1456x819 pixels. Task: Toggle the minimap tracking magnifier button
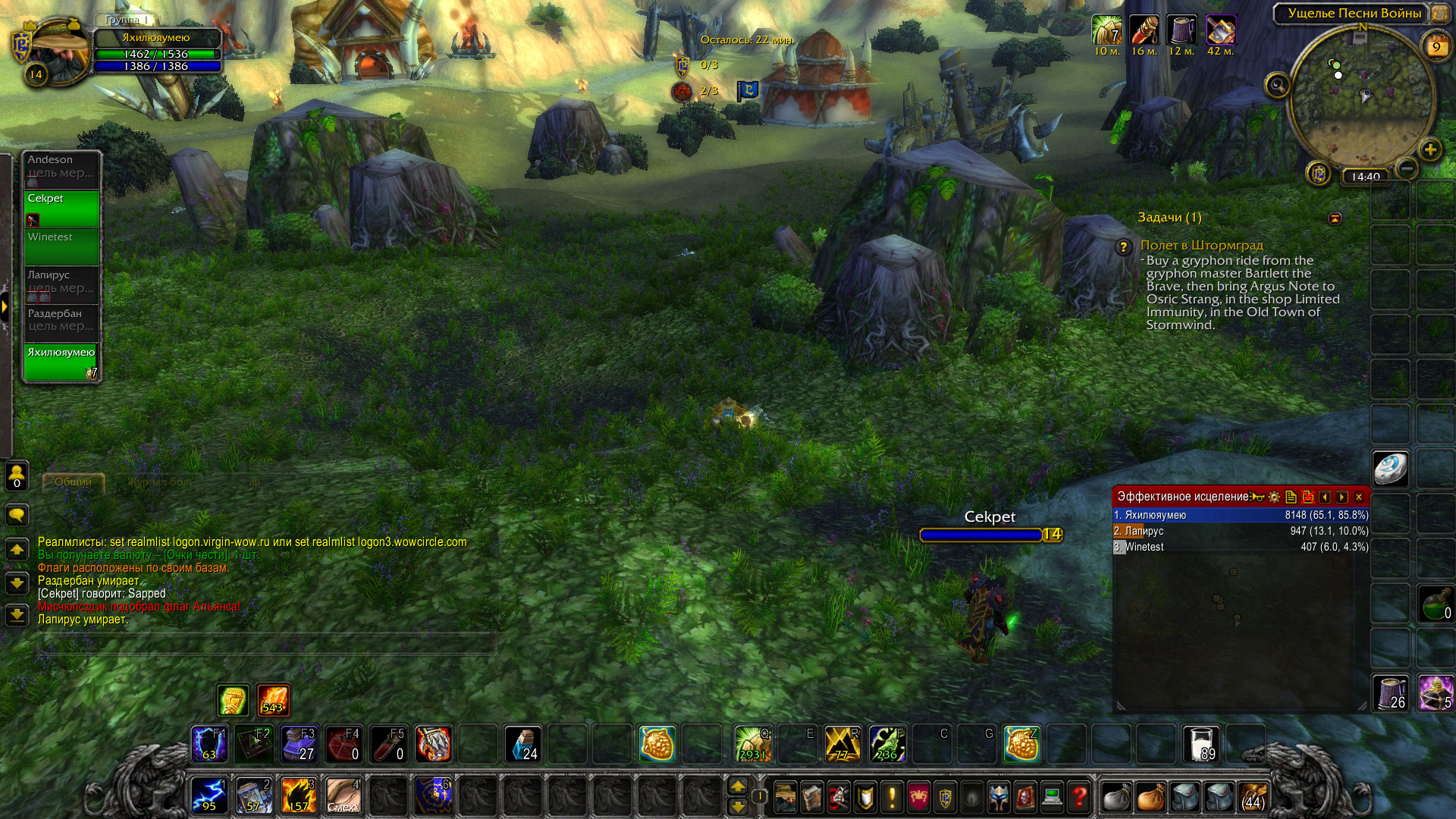(1277, 85)
